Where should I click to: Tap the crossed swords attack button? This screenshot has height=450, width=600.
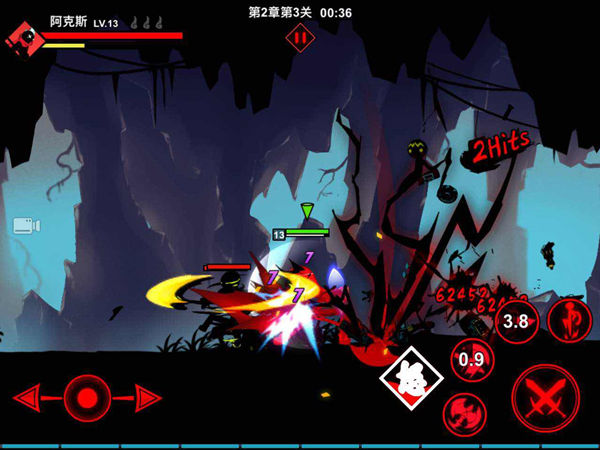click(x=545, y=397)
